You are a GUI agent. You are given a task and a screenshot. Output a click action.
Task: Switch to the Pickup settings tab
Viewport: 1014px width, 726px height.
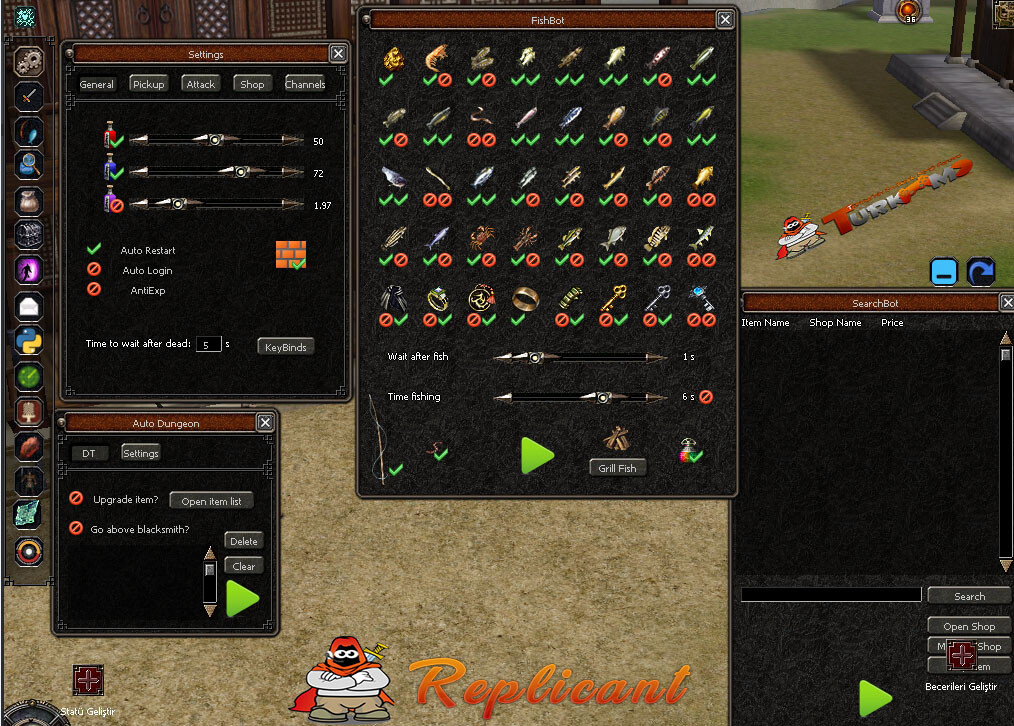point(148,84)
